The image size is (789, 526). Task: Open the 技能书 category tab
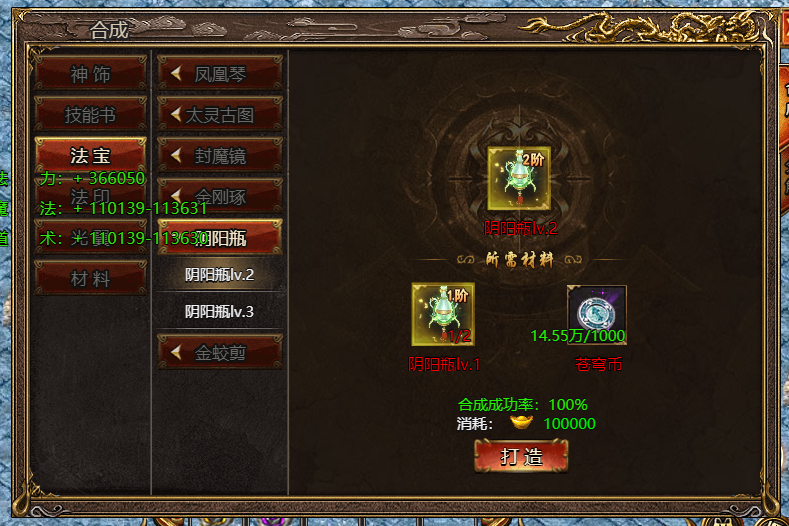[x=90, y=115]
